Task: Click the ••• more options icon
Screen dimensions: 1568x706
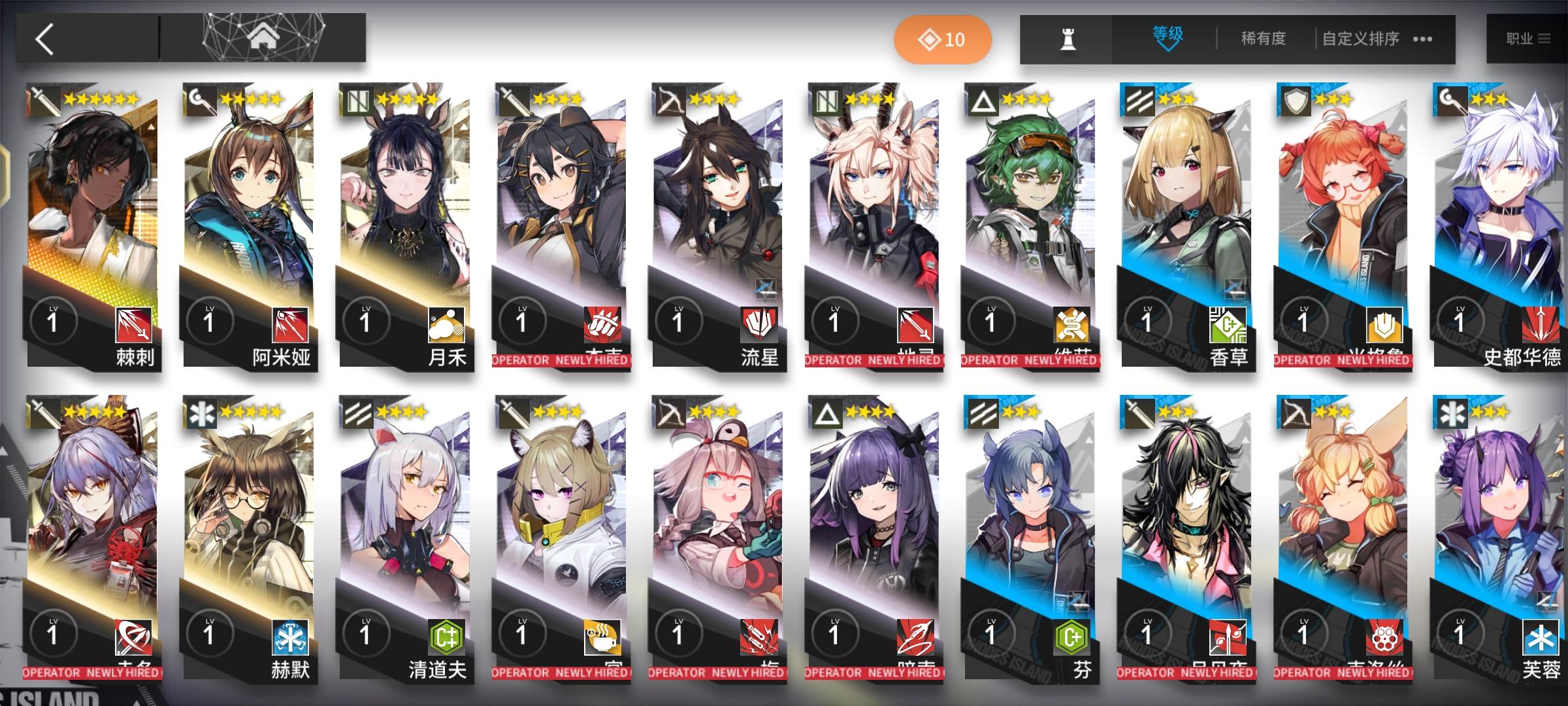Action: pyautogui.click(x=1422, y=40)
